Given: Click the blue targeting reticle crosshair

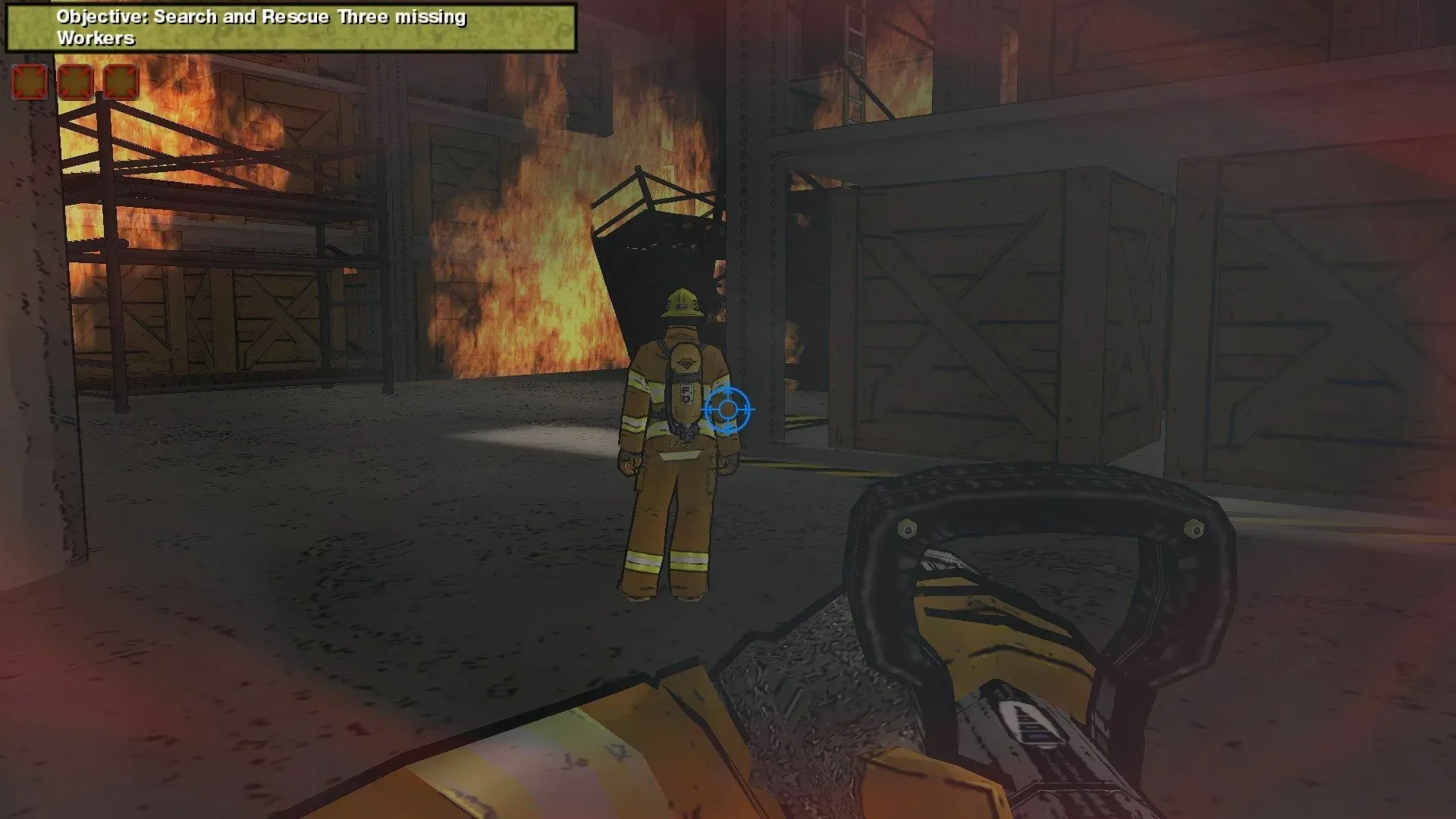Looking at the screenshot, I should (x=728, y=409).
